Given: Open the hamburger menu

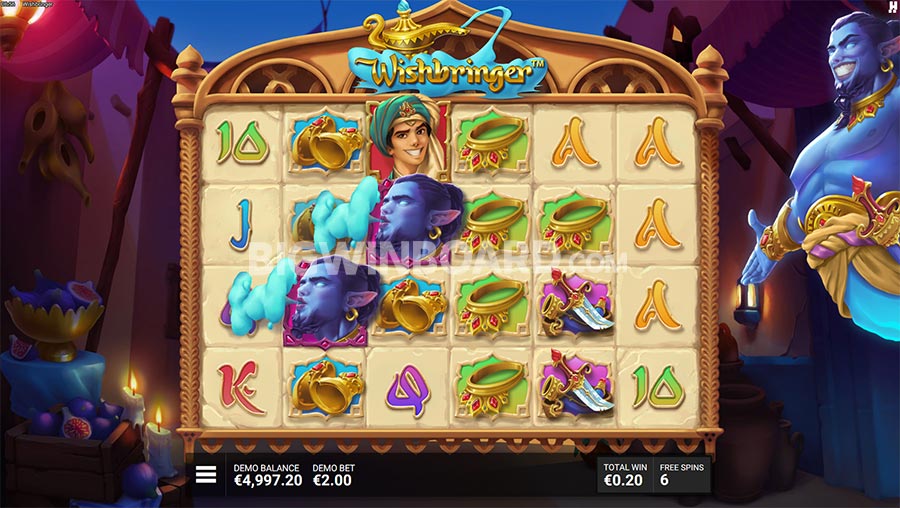Looking at the screenshot, I should click(x=206, y=475).
